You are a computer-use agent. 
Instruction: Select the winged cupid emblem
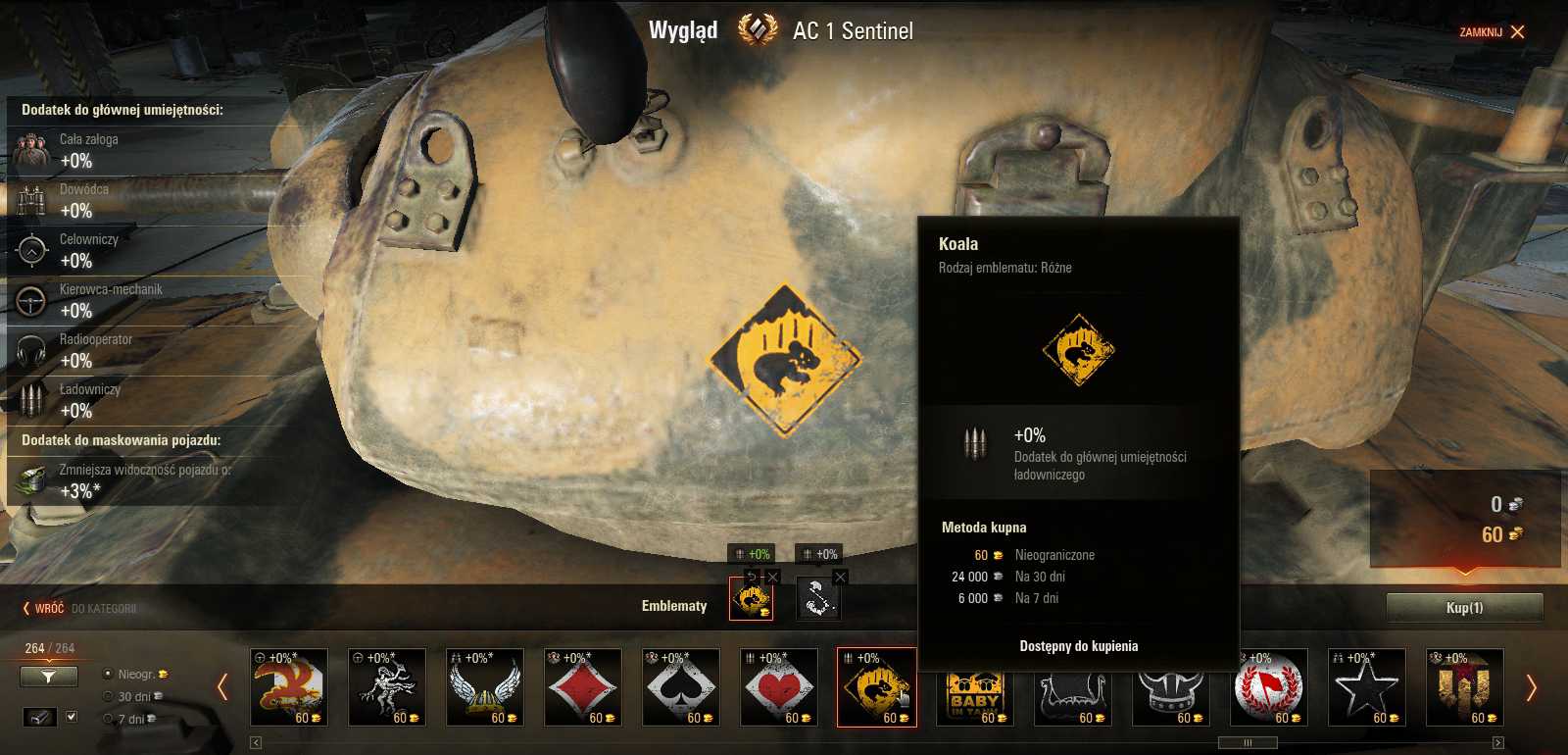[x=386, y=686]
